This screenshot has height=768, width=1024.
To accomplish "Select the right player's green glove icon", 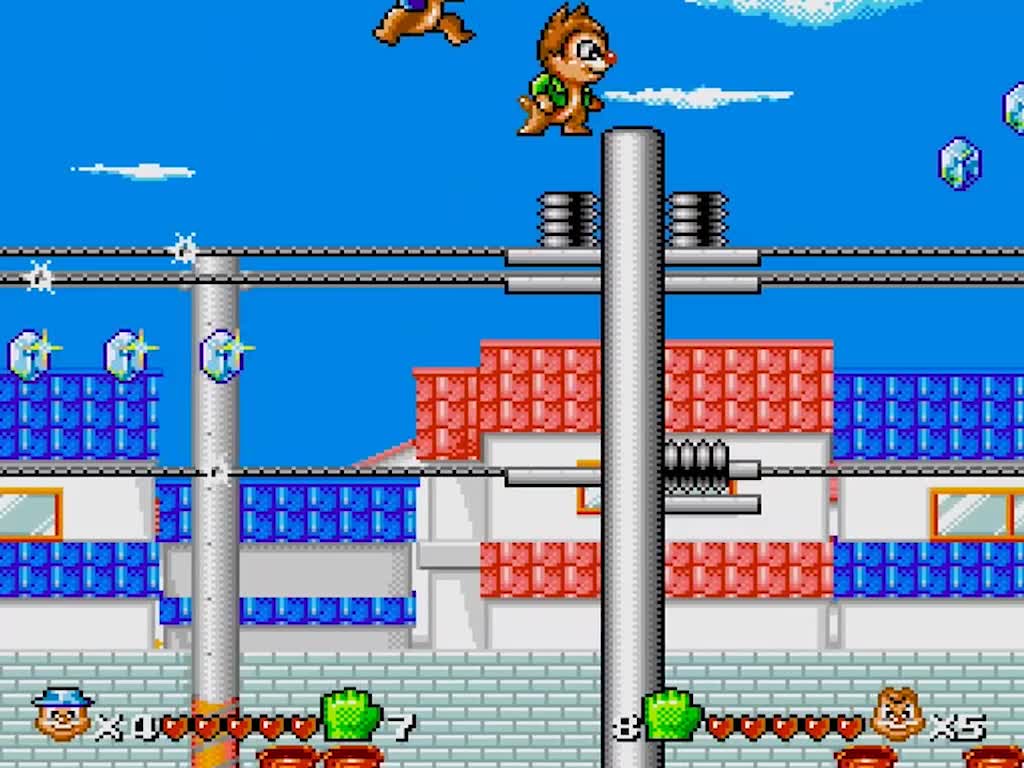I will click(x=671, y=716).
